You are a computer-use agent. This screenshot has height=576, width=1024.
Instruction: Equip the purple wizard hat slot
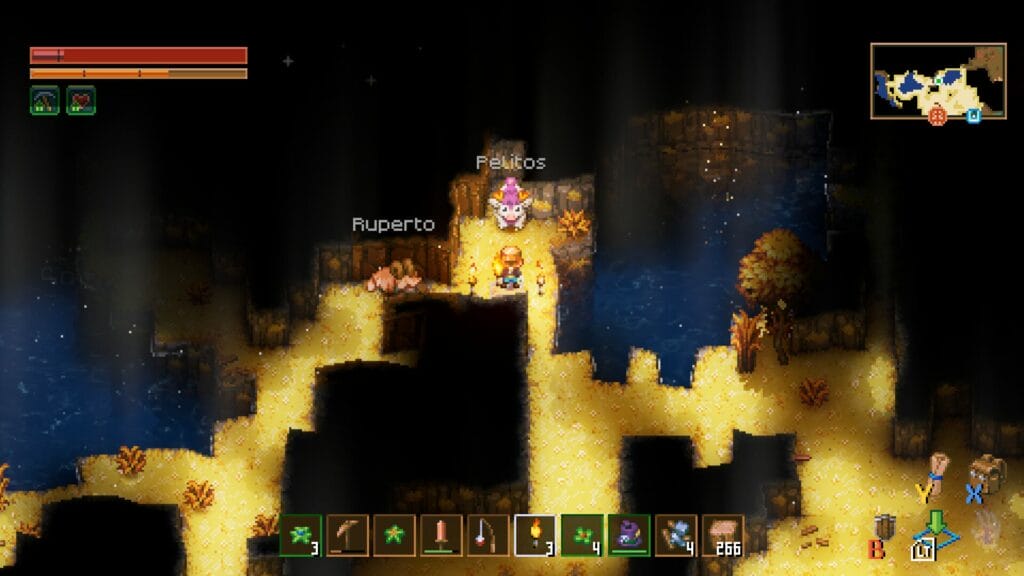629,535
